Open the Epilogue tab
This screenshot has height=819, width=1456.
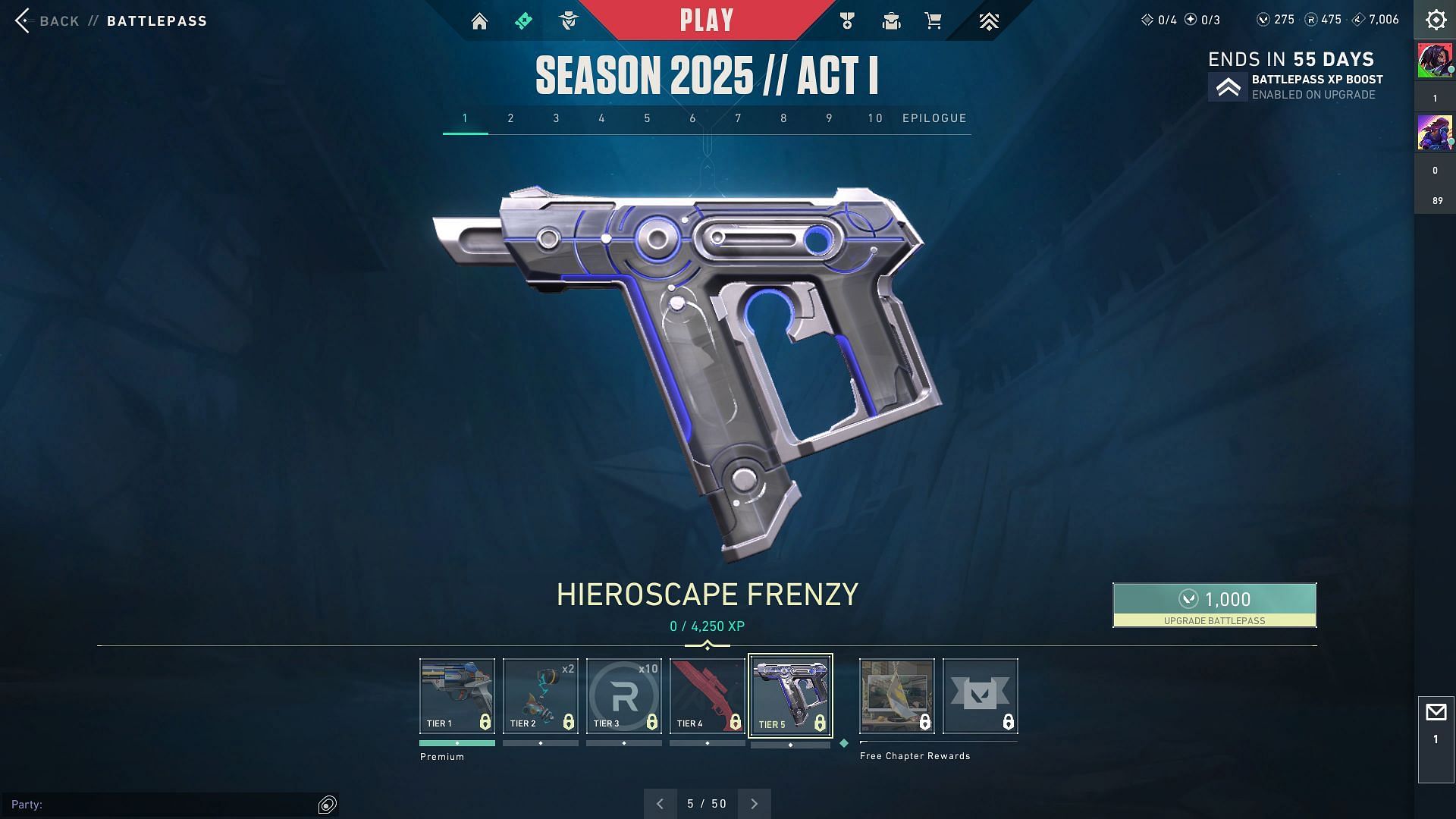[934, 118]
